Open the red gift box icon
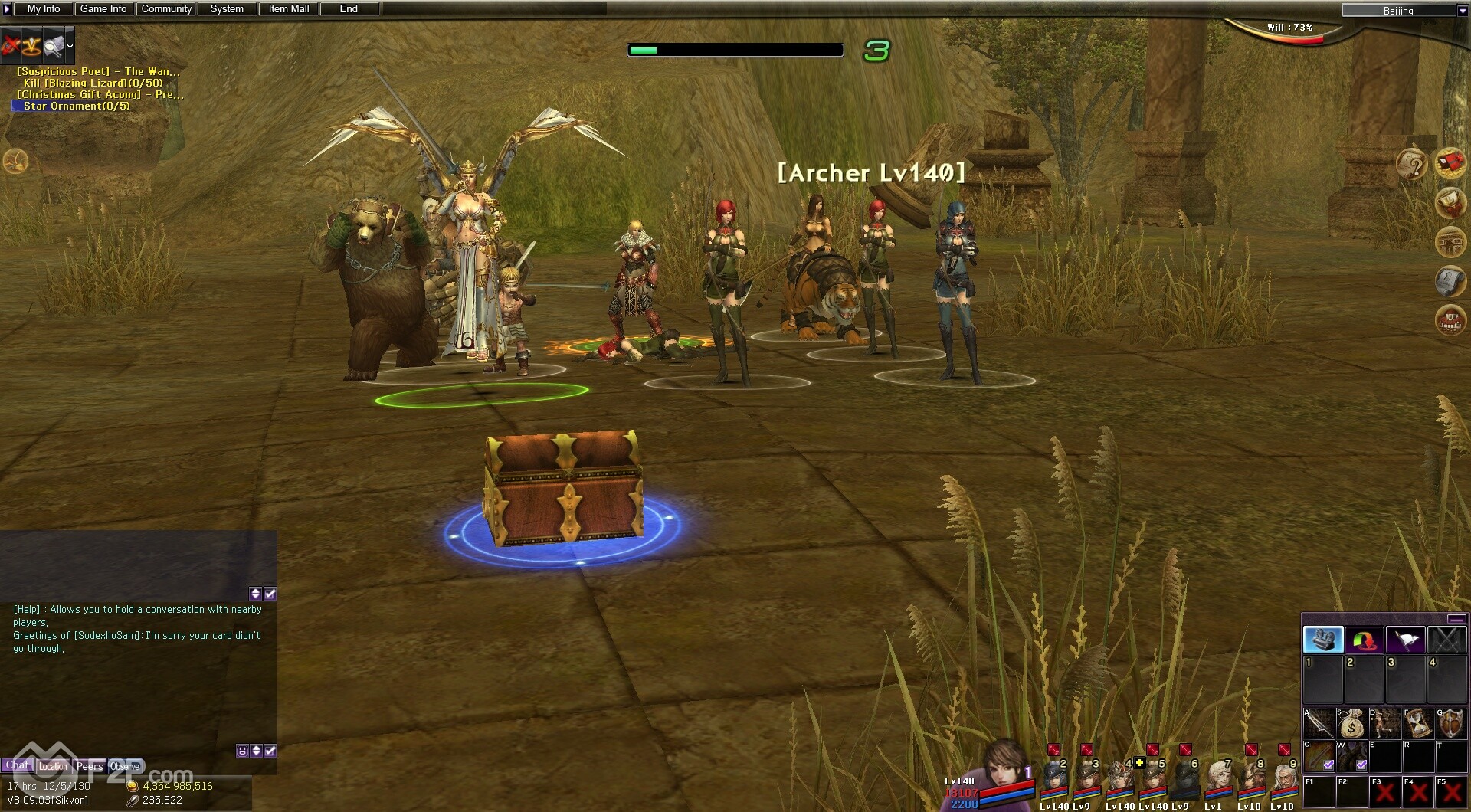This screenshot has width=1471, height=812. pyautogui.click(x=1450, y=163)
